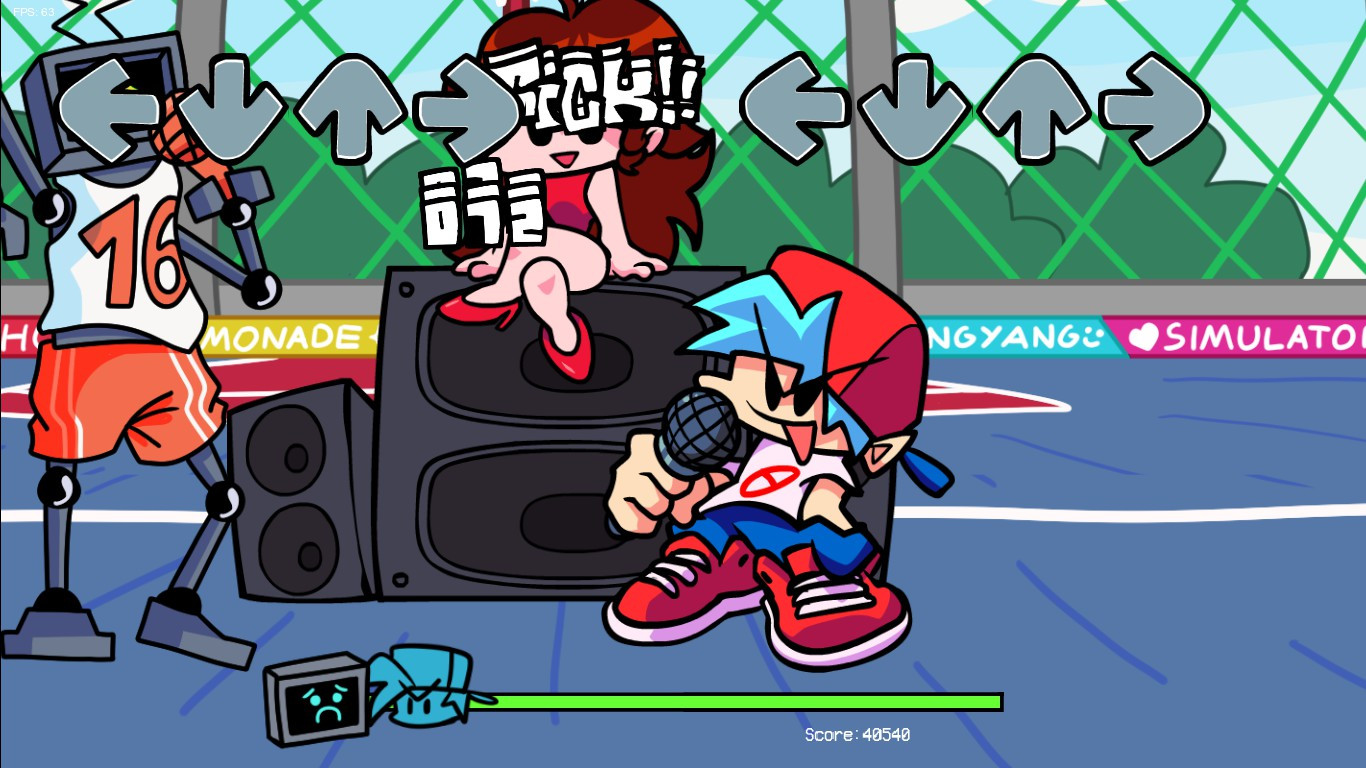Click the 072 combo counter
Viewport: 1366px width, 768px height.
pyautogui.click(x=485, y=205)
